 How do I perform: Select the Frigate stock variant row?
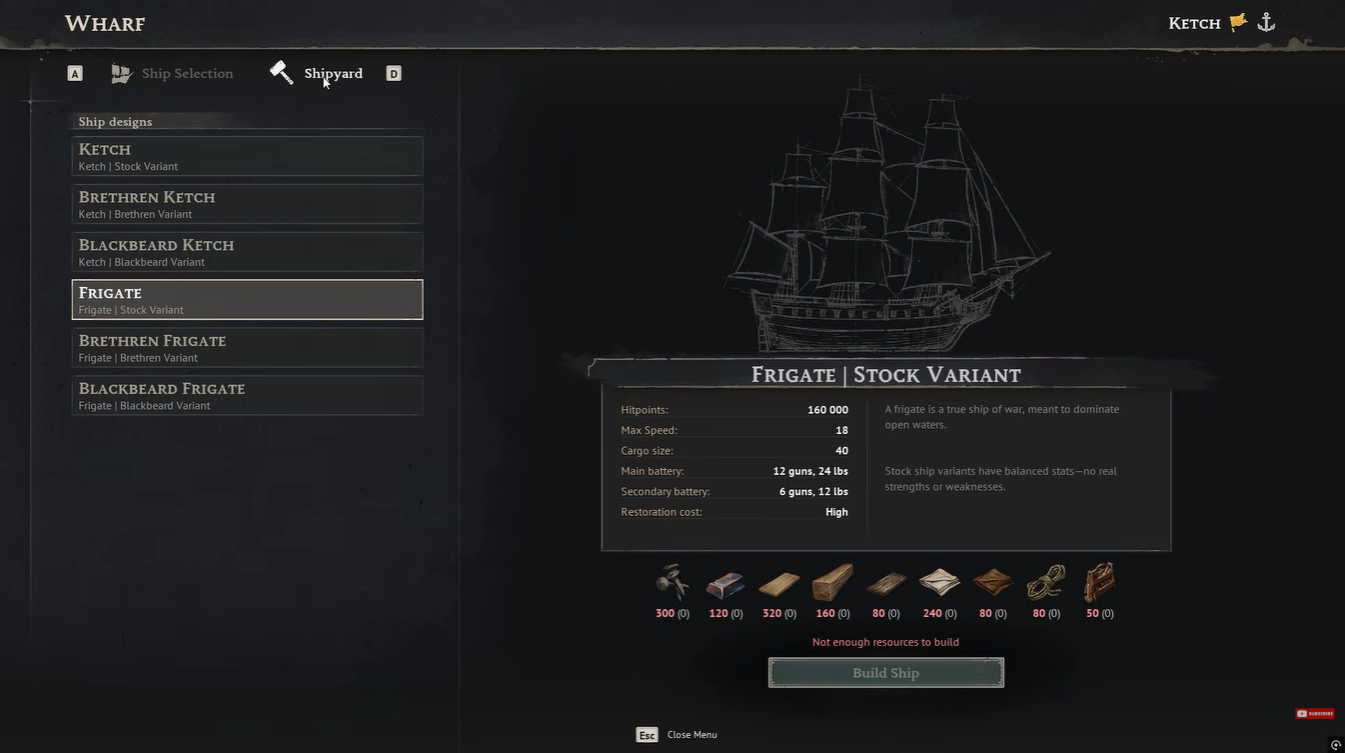click(x=247, y=300)
